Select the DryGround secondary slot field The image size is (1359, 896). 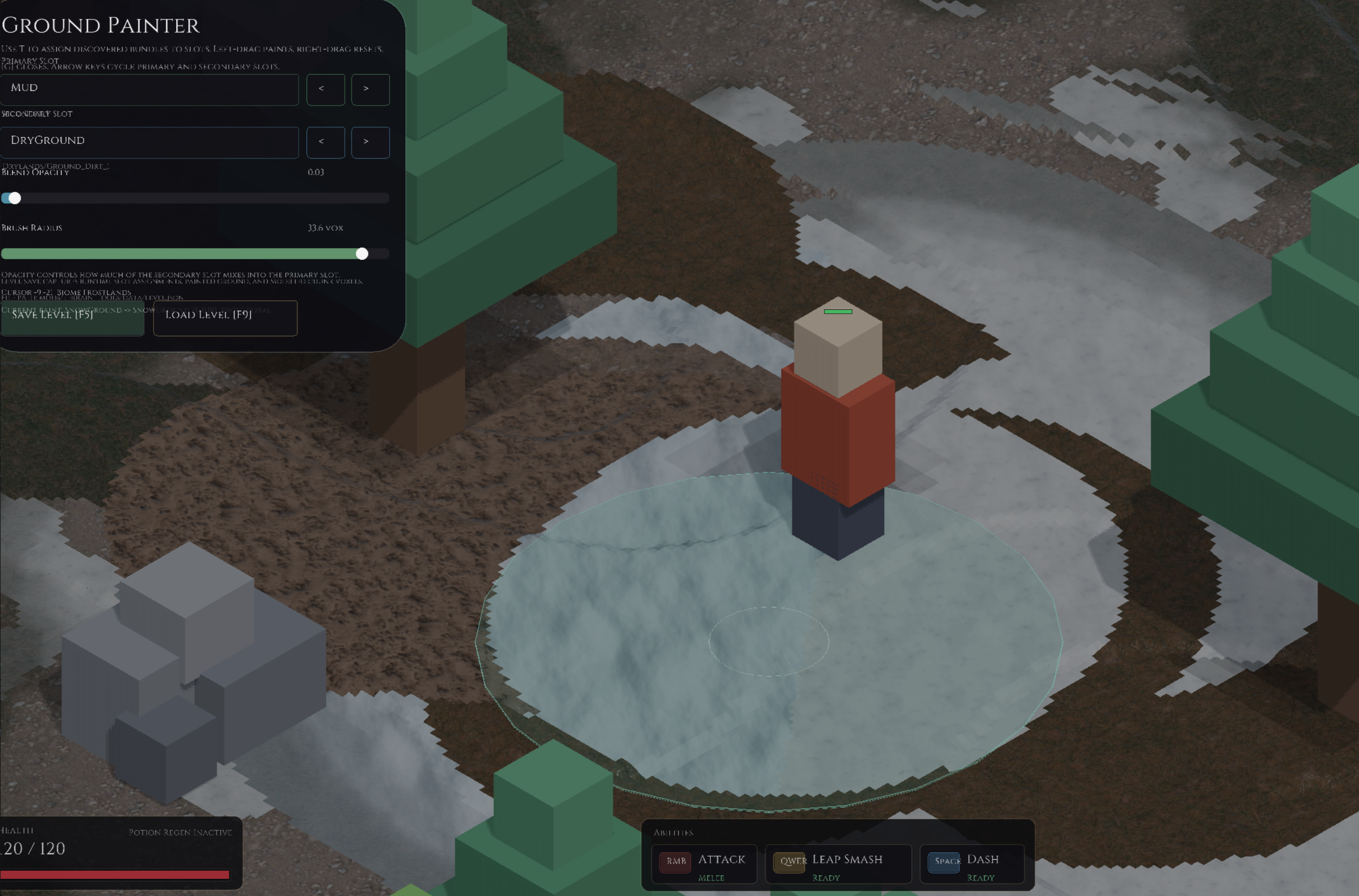(150, 142)
